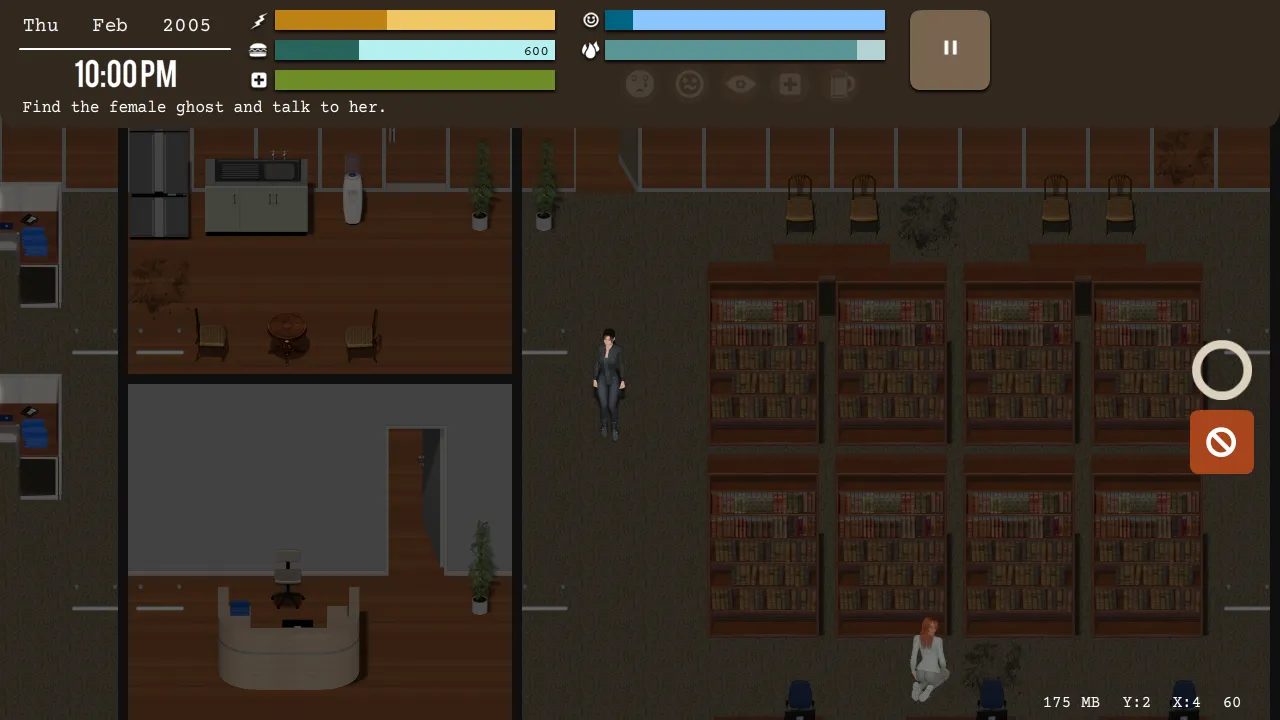Toggle the no-entry restriction button
Image resolution: width=1280 pixels, height=720 pixels.
(1221, 442)
